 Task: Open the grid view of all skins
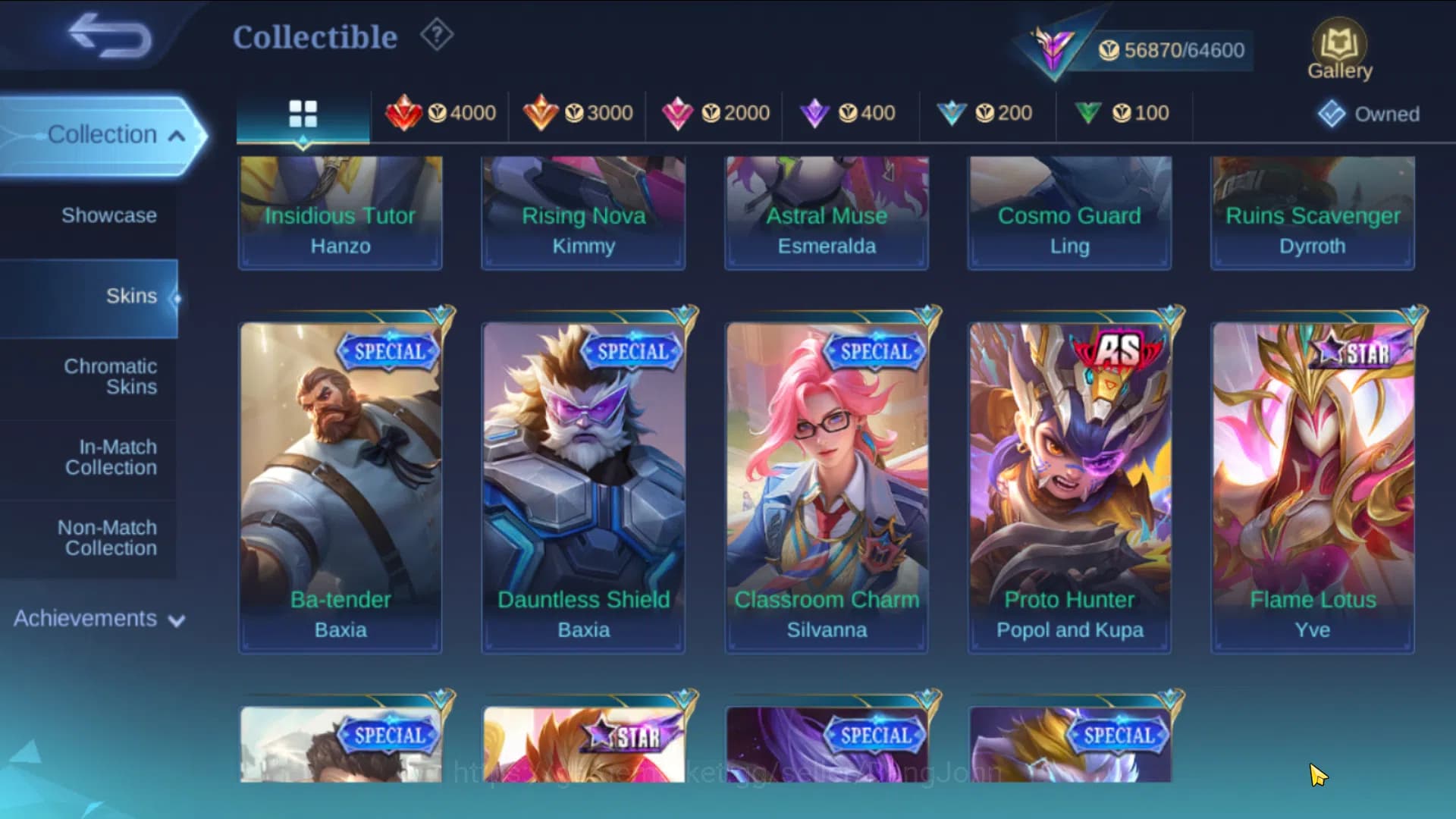pos(303,114)
